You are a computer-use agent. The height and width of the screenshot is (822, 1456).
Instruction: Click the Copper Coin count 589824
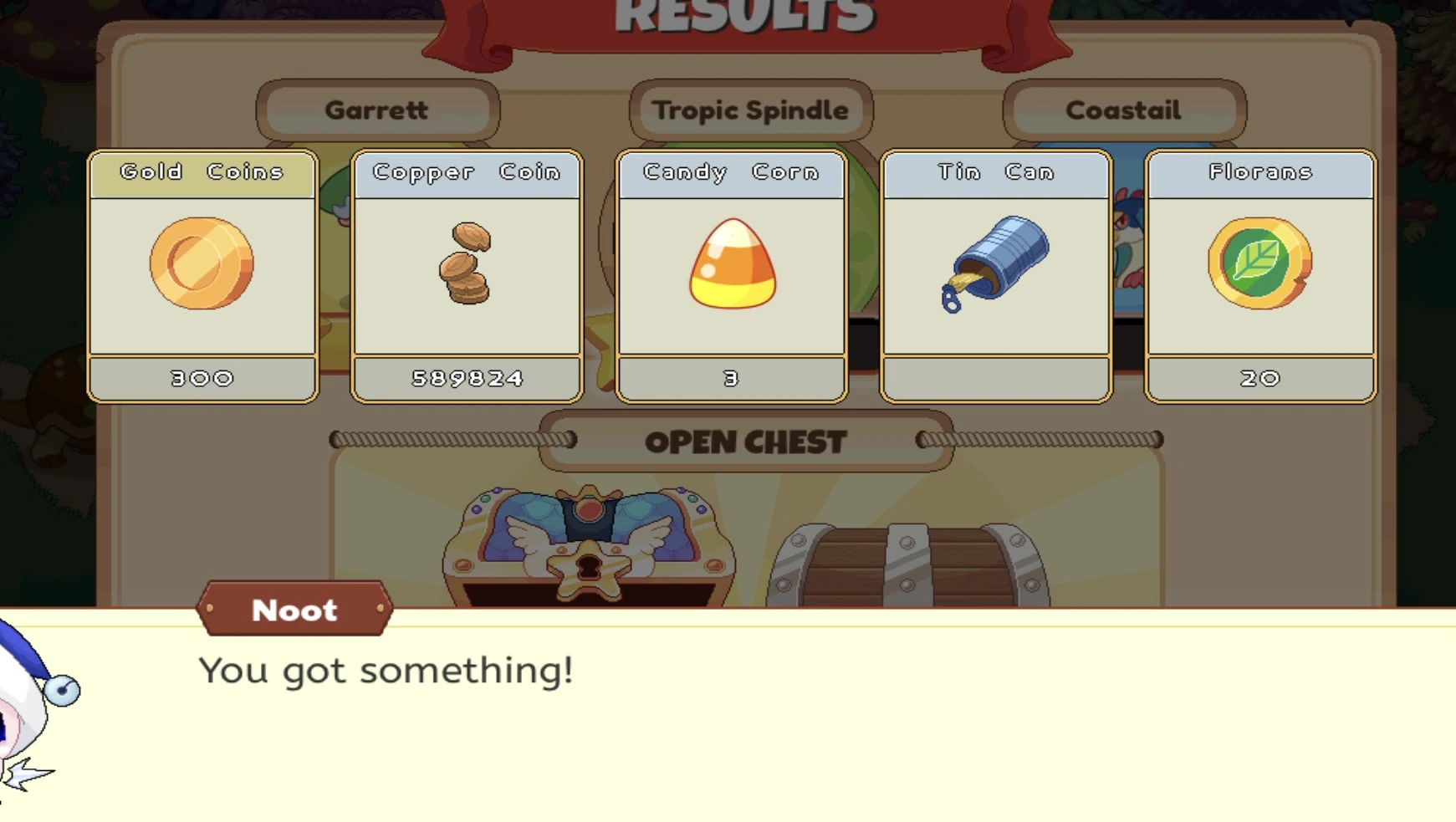pos(466,378)
